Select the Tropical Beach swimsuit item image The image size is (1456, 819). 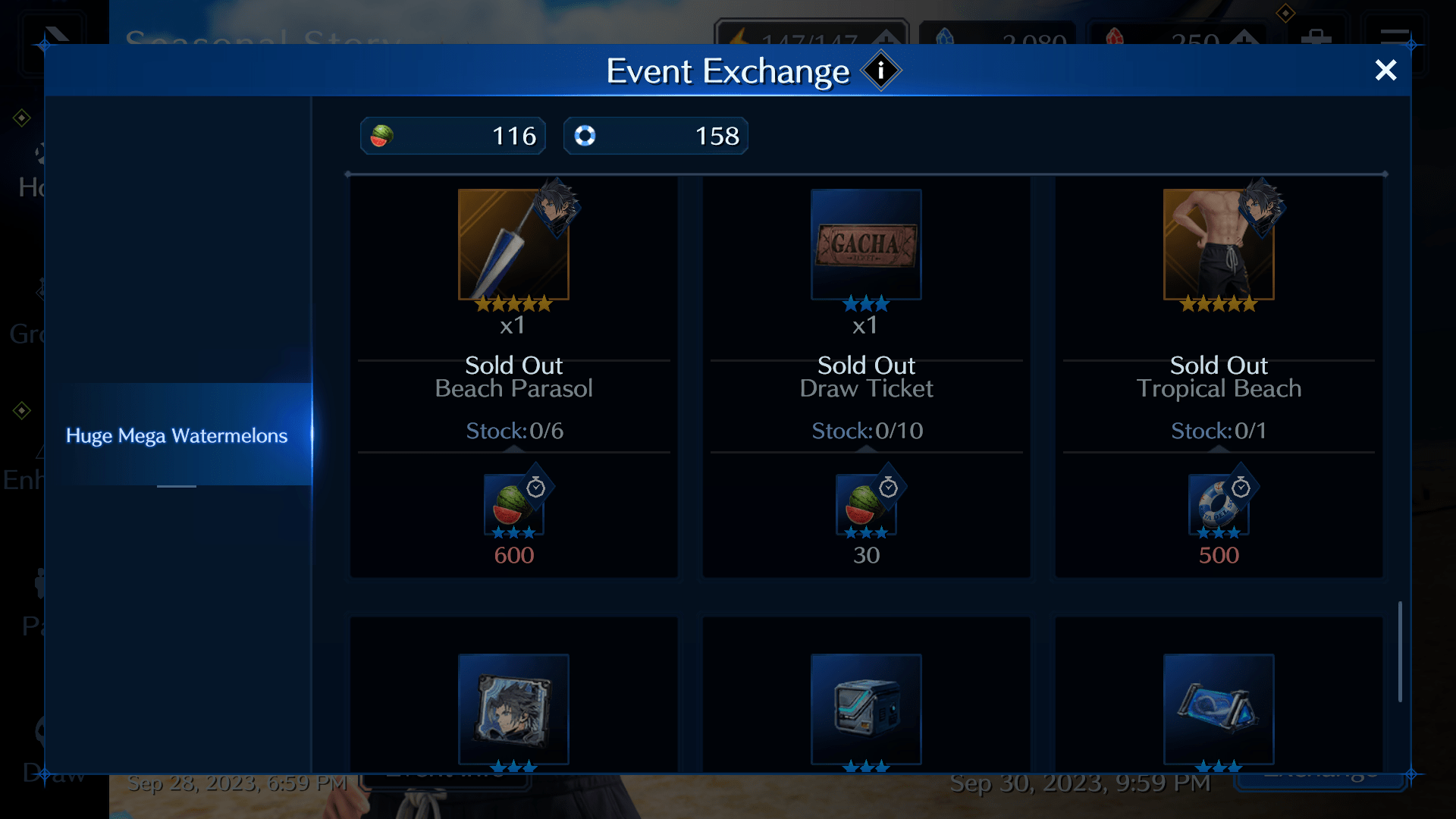coord(1219,244)
